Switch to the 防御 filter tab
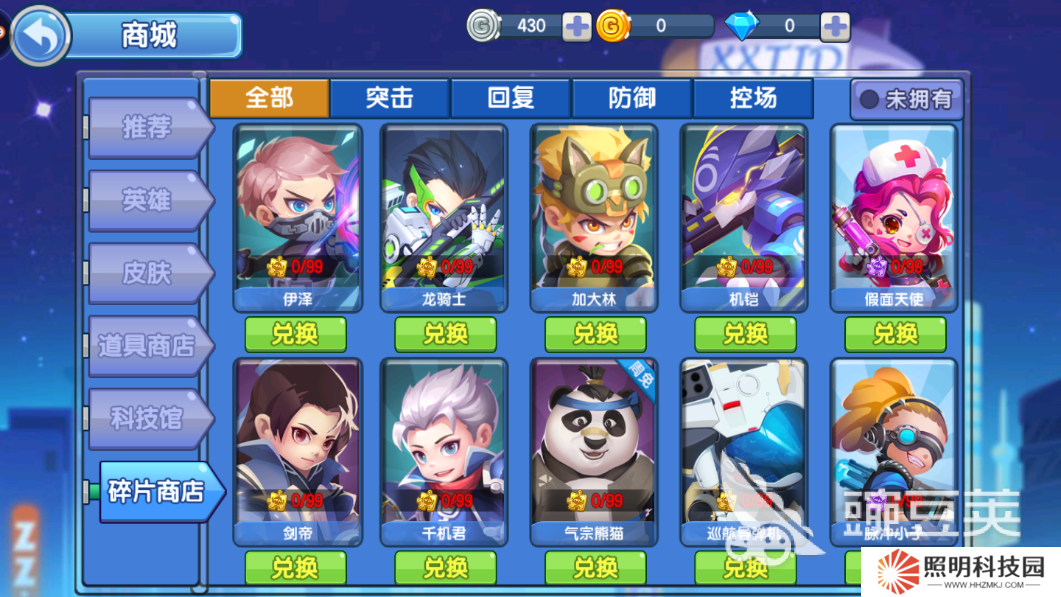 pyautogui.click(x=632, y=98)
